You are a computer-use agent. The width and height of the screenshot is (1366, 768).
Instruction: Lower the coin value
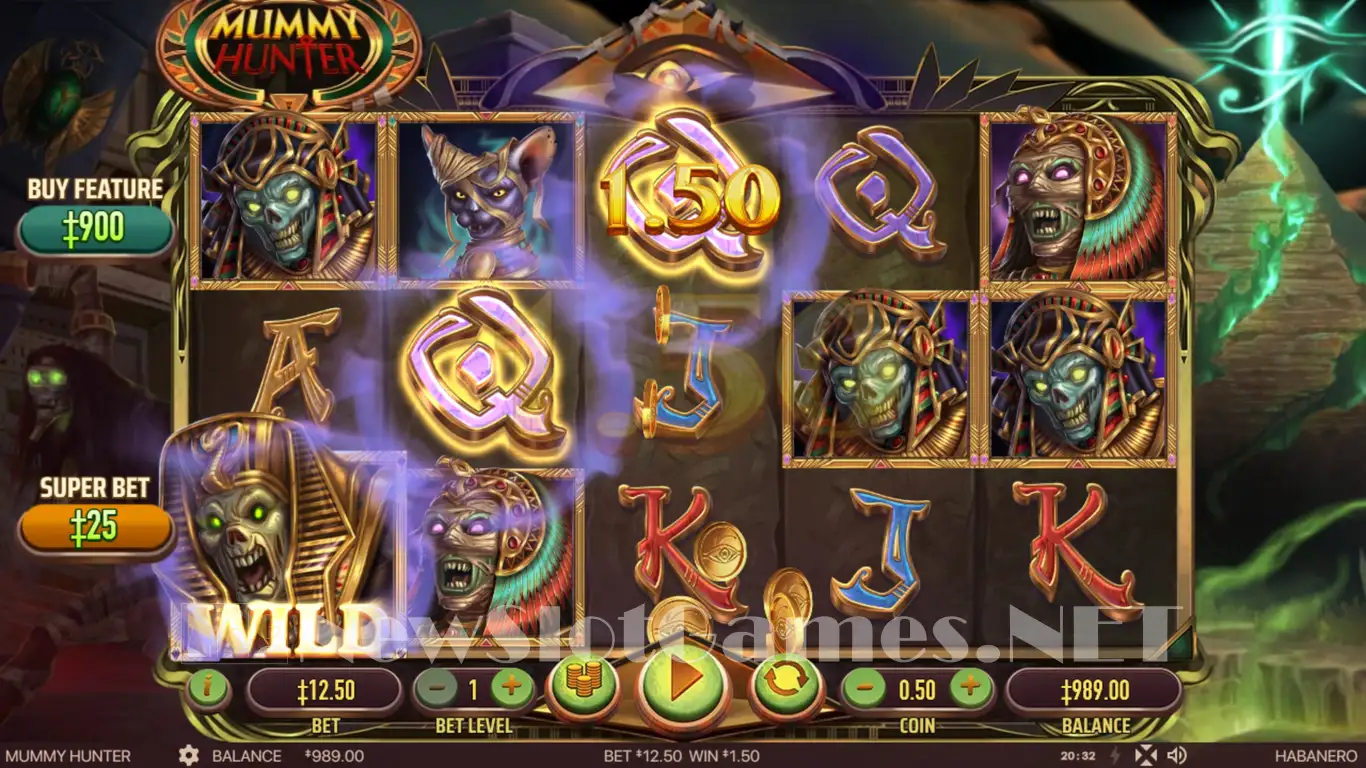[864, 688]
